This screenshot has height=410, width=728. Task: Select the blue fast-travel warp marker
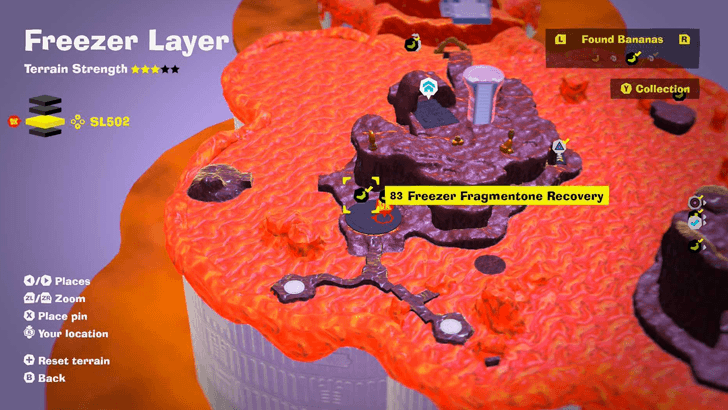pyautogui.click(x=429, y=87)
